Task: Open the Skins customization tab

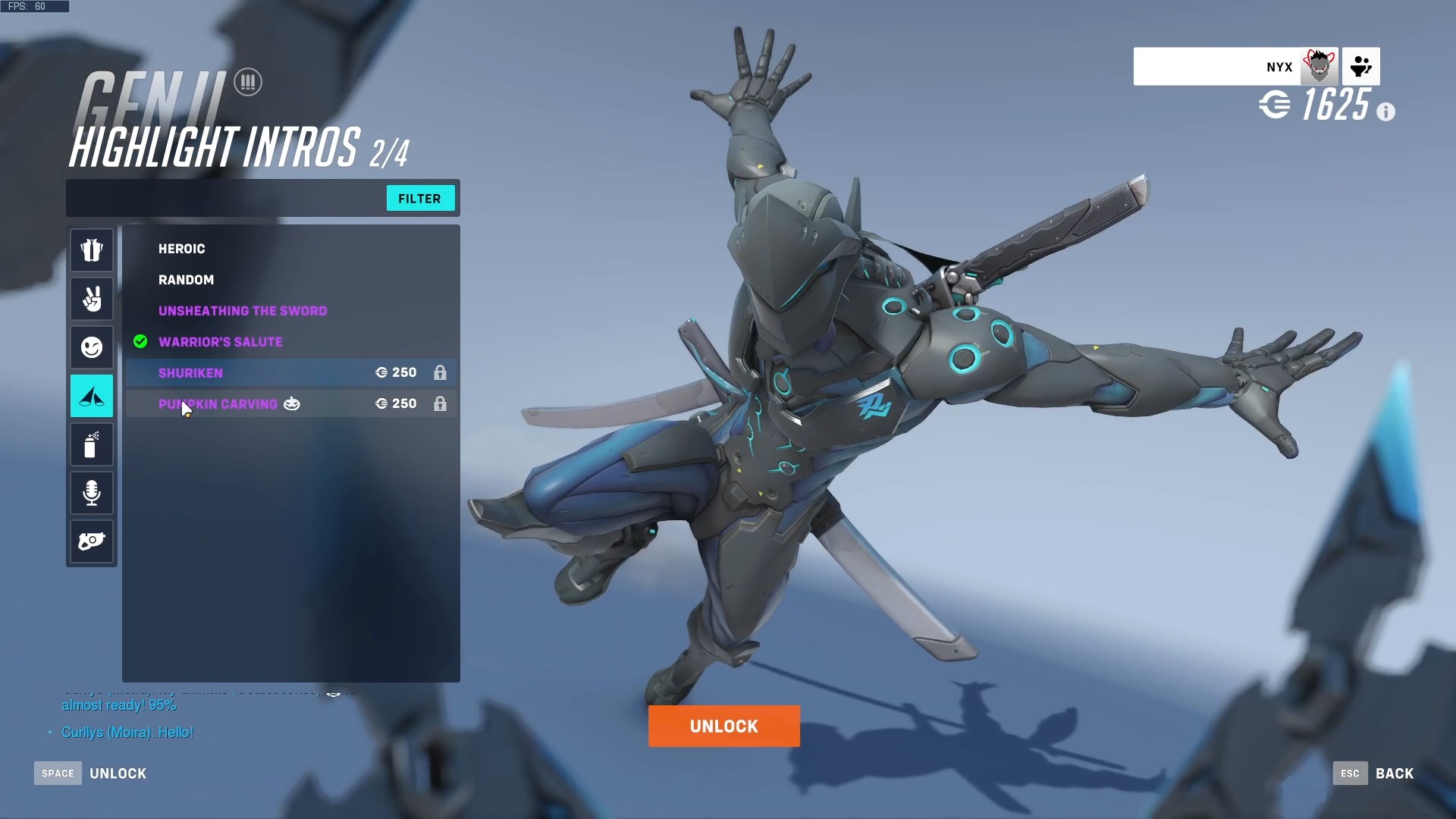Action: tap(91, 250)
